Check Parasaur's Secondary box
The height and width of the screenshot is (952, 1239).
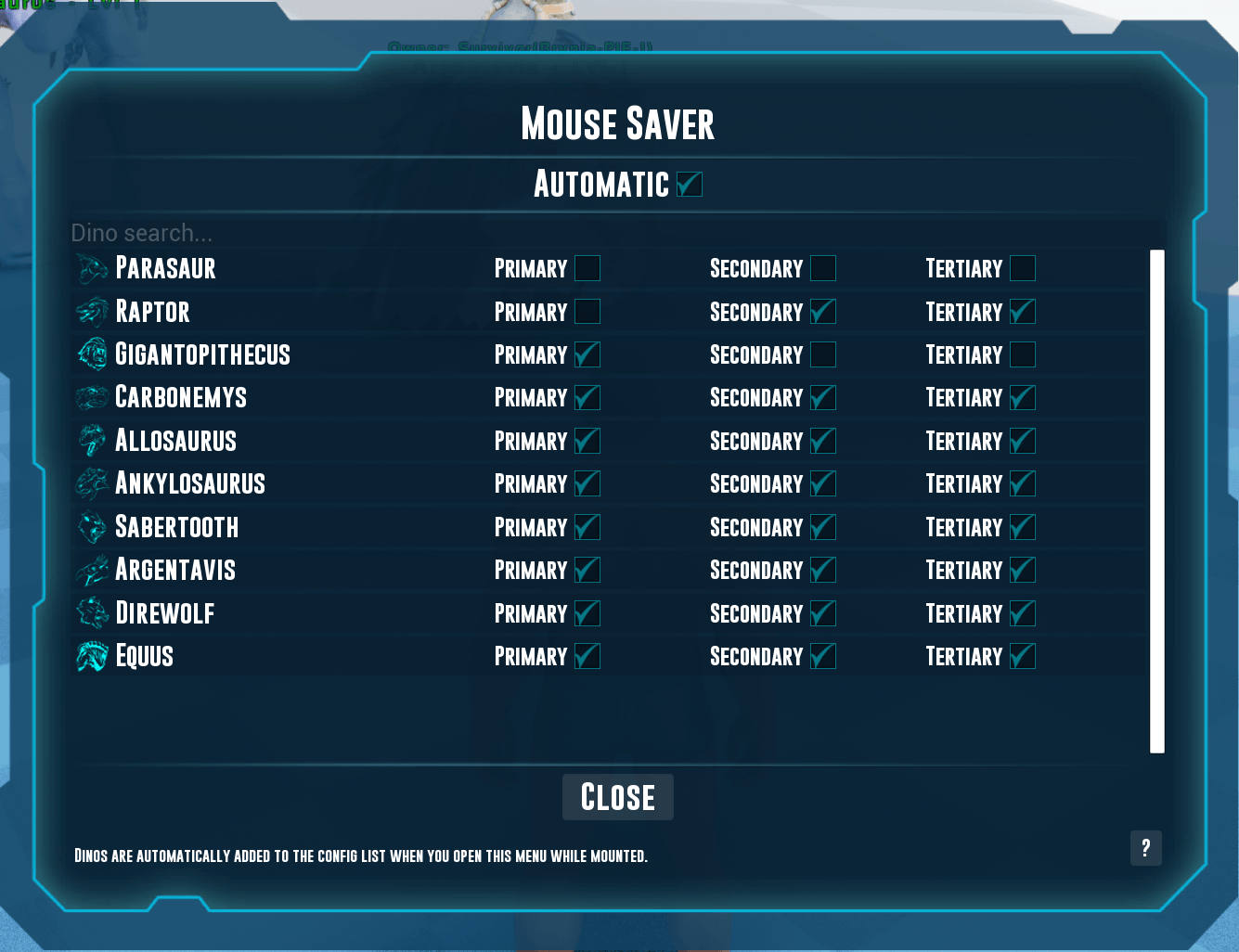coord(823,268)
